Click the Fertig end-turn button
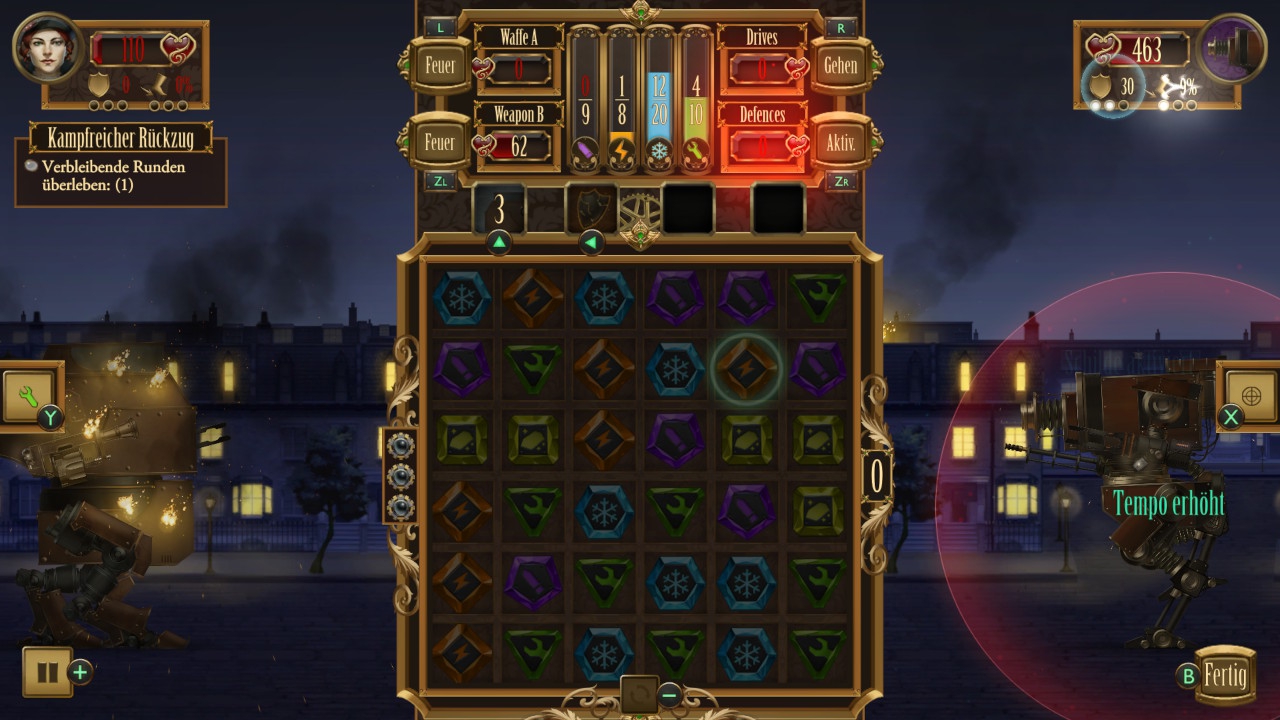This screenshot has width=1280, height=720. [x=1224, y=675]
